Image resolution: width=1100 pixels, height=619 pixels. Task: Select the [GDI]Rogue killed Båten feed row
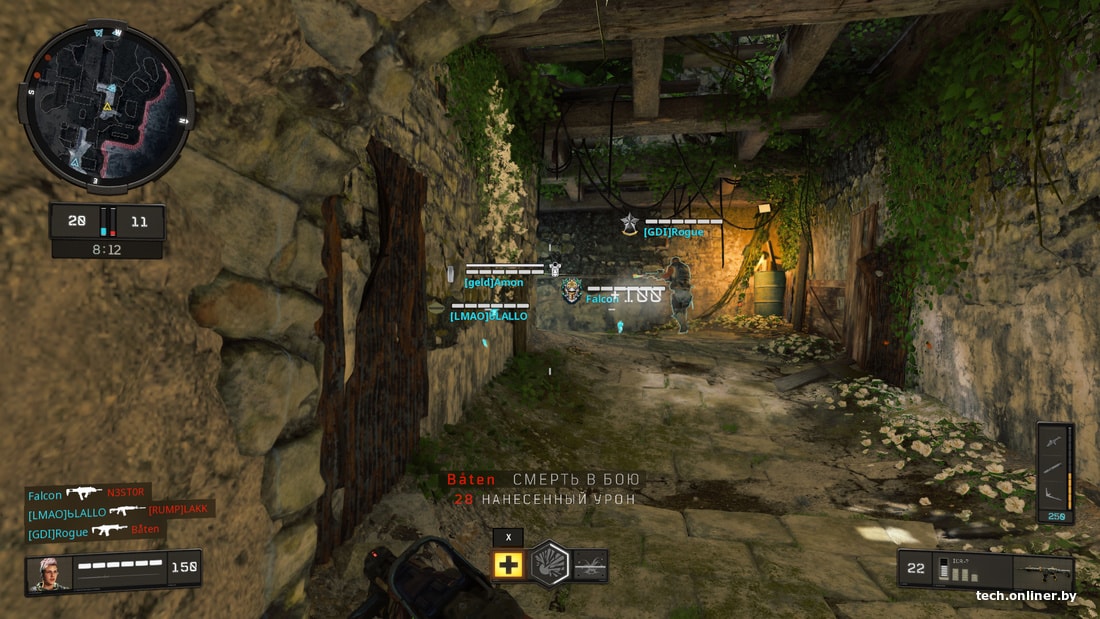coord(94,531)
